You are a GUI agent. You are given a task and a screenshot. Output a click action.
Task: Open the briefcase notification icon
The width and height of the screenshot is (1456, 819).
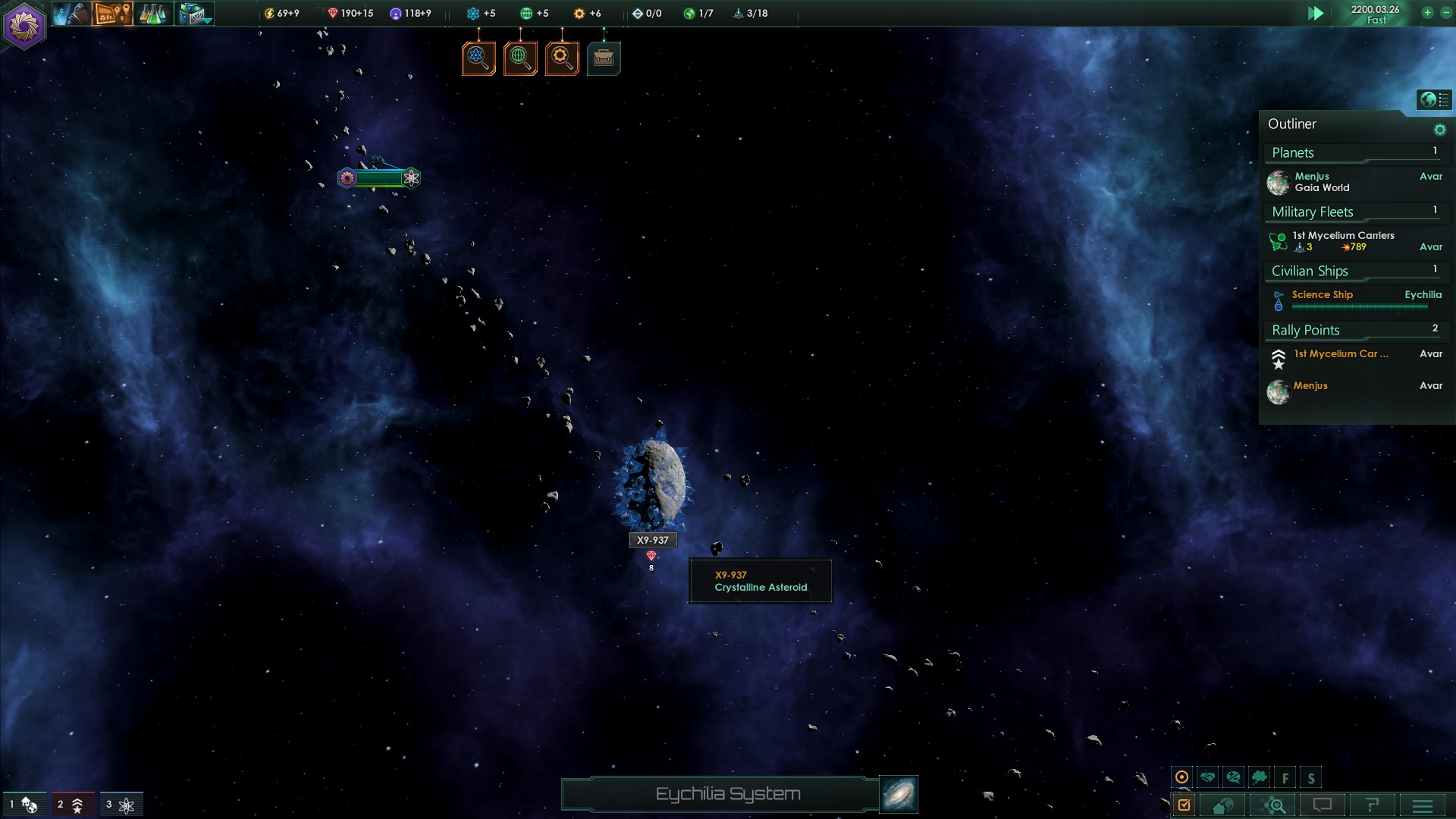(604, 58)
